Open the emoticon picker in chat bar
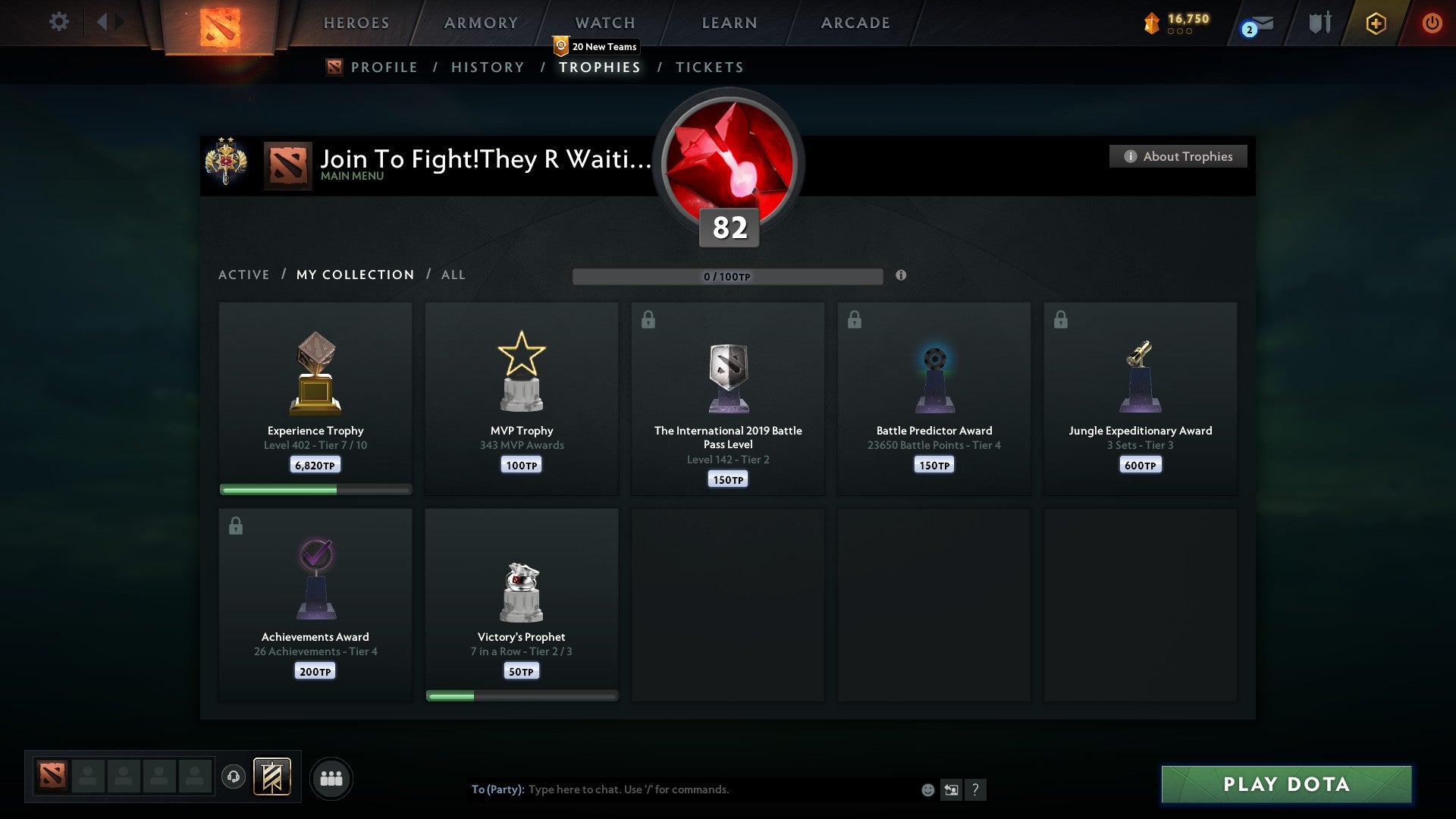 coord(928,789)
